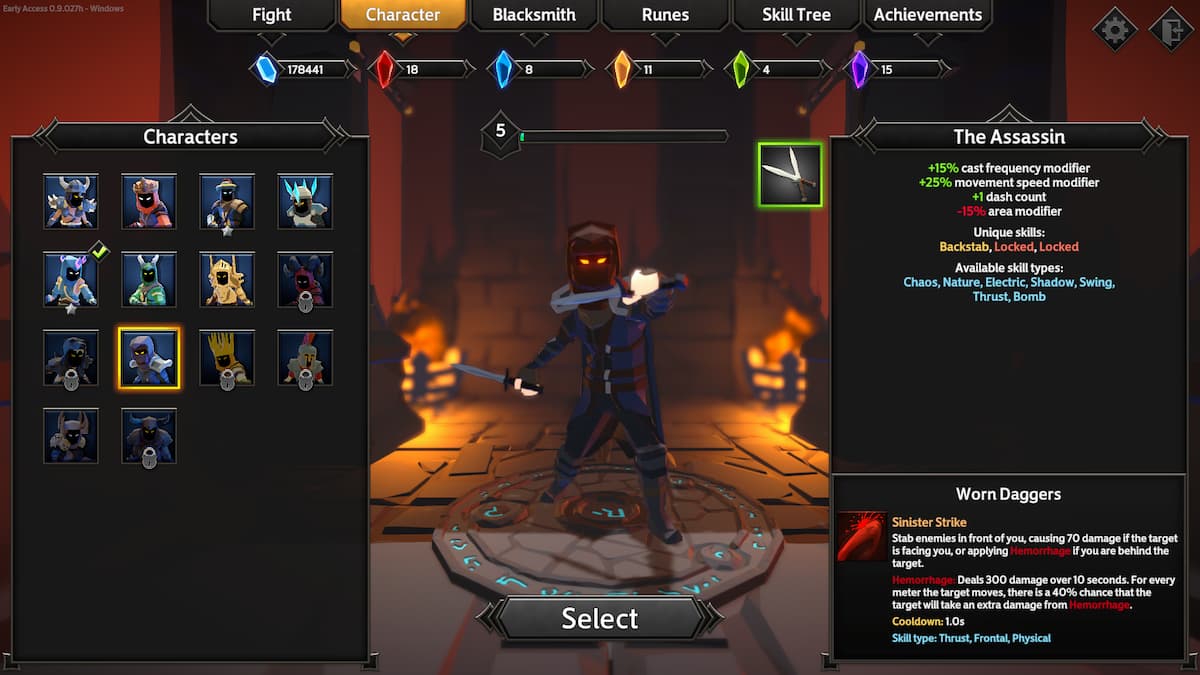Image resolution: width=1200 pixels, height=675 pixels.
Task: Switch to the Blacksmith tab
Action: [534, 15]
